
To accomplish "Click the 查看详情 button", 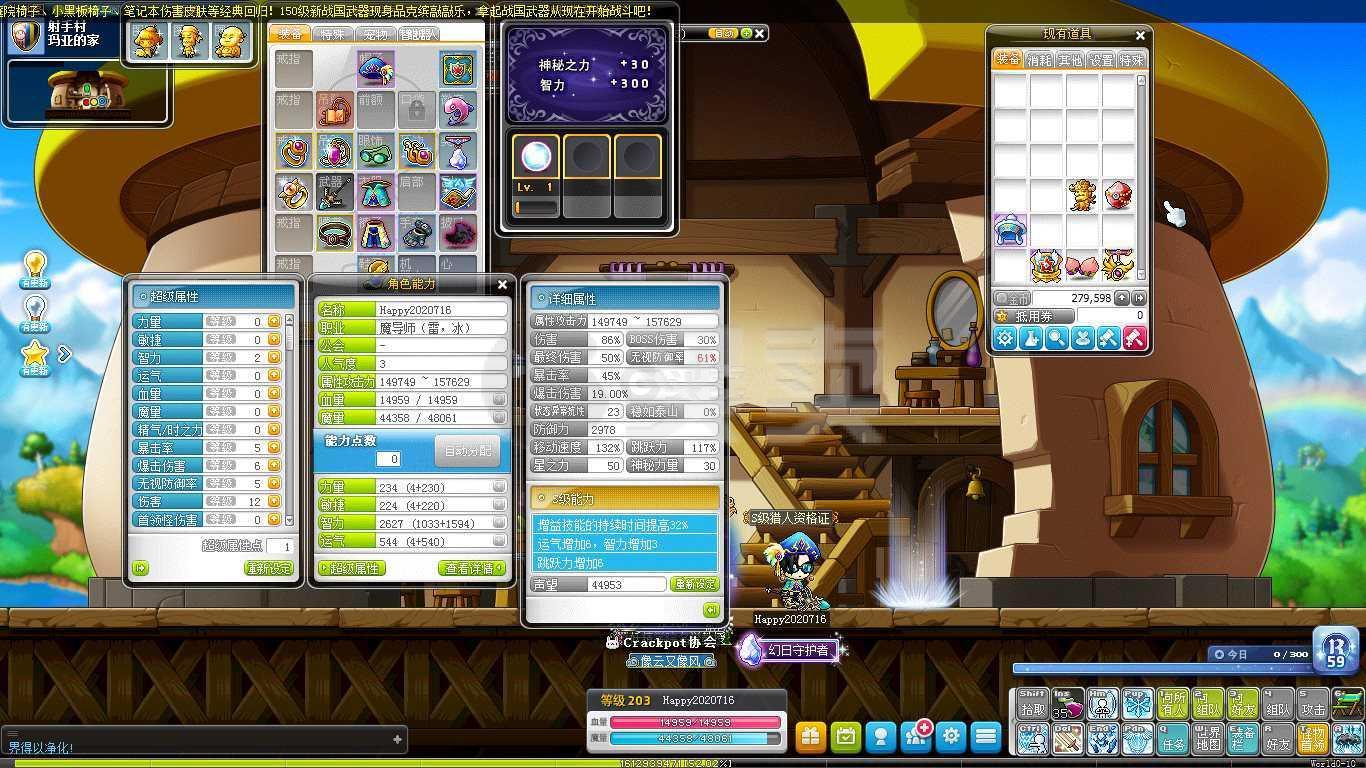I will 472,568.
